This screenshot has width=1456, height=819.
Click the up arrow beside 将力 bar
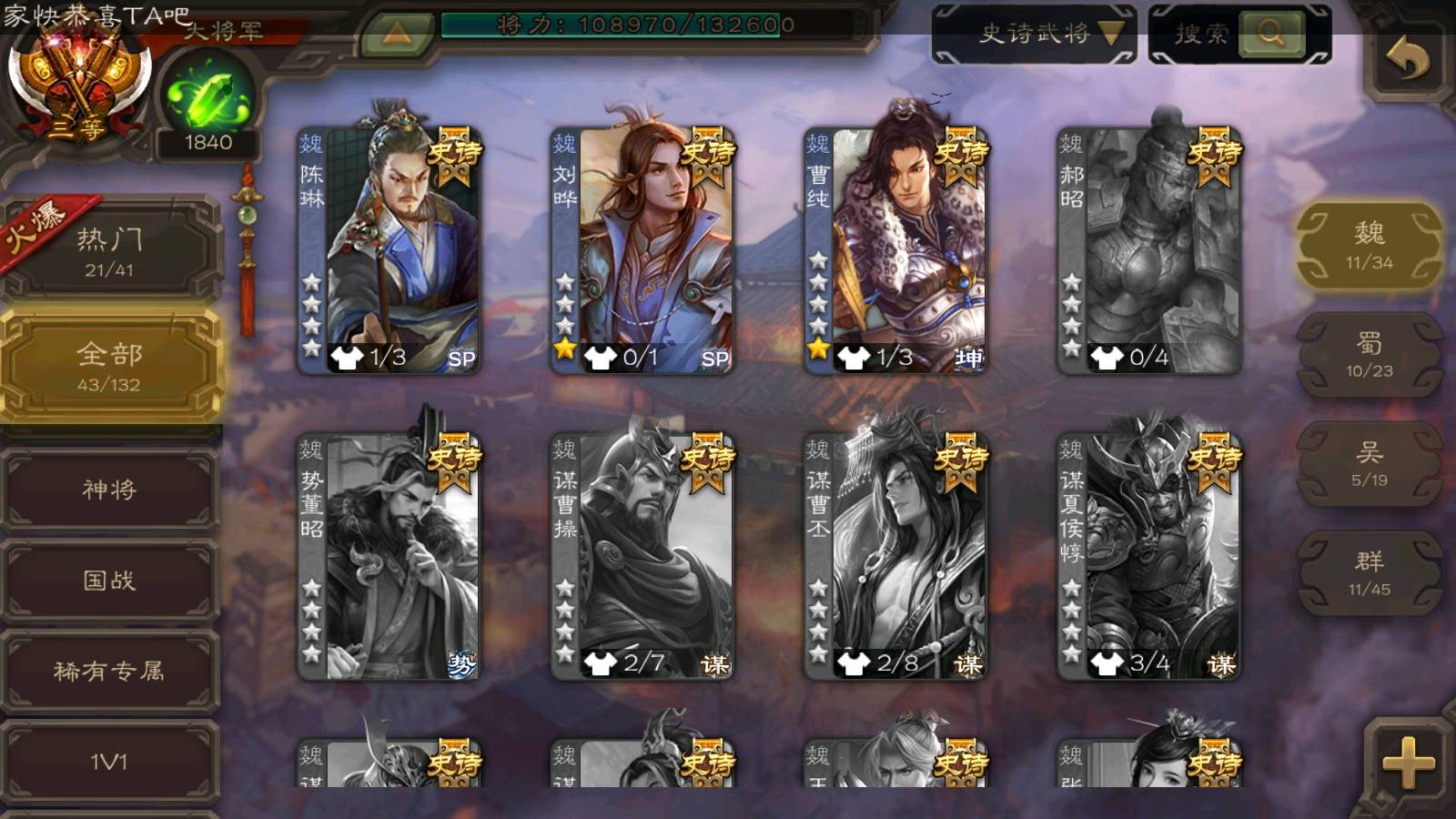tap(397, 35)
